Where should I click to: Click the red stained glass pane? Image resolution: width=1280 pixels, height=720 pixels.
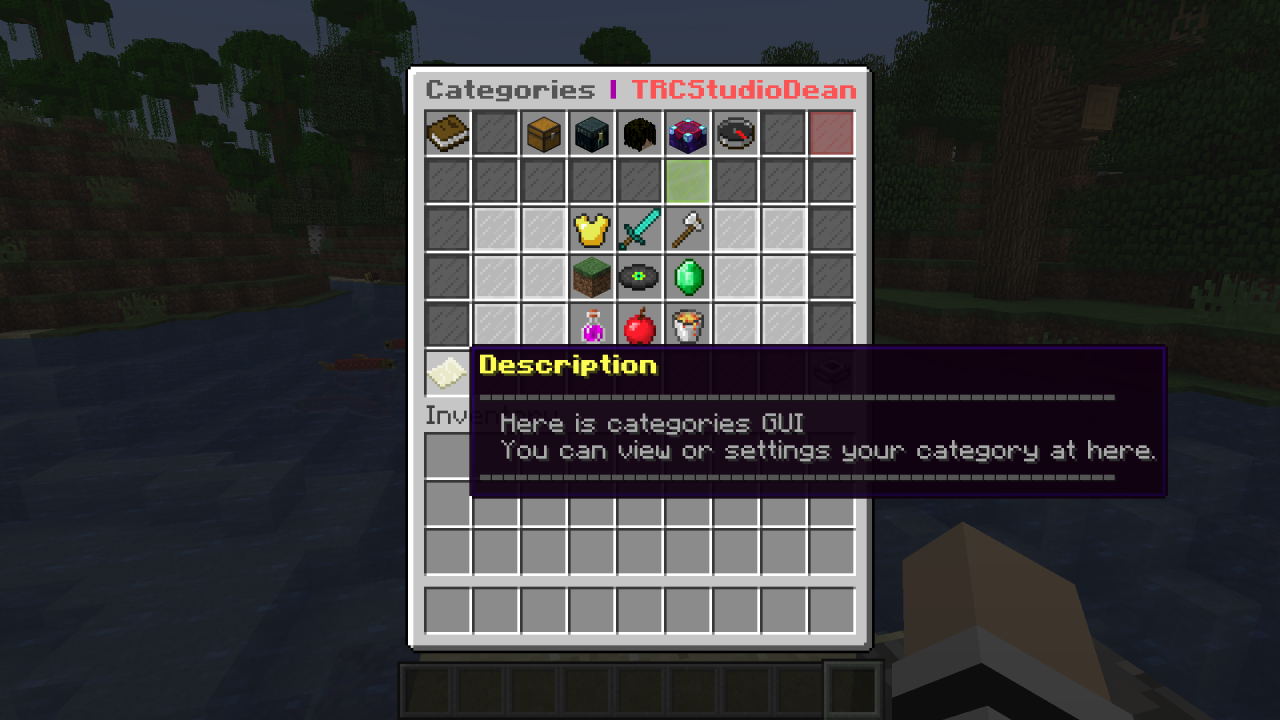[831, 134]
